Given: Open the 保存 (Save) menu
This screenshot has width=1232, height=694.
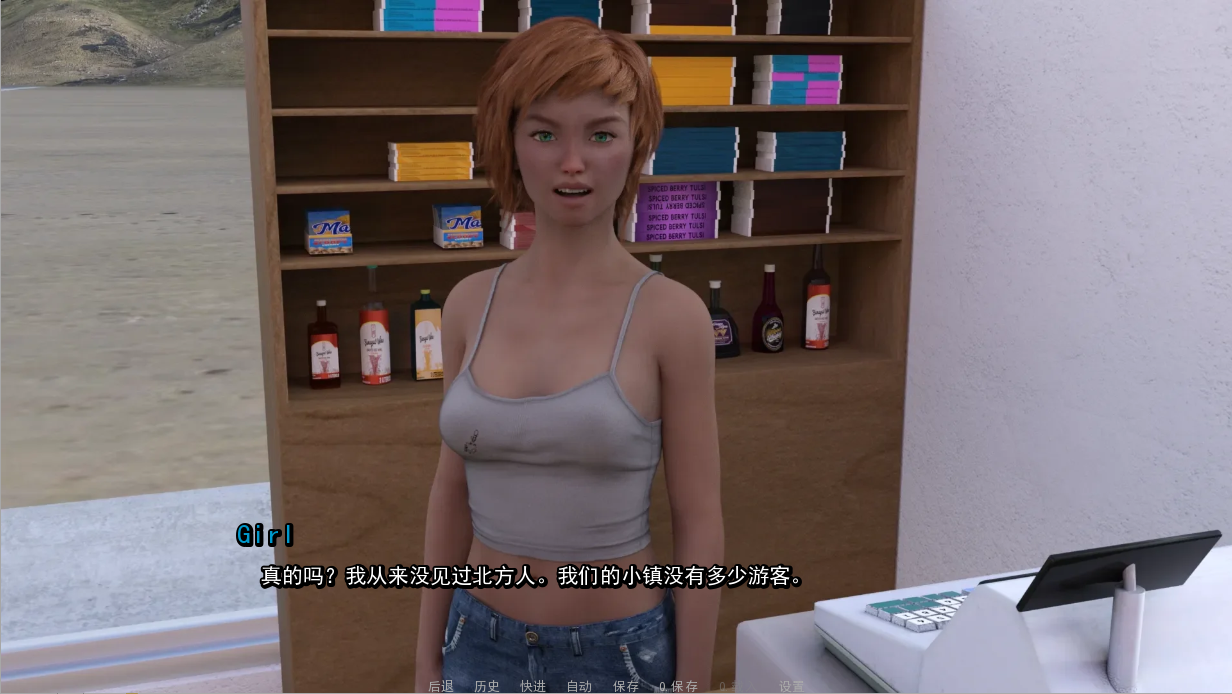Looking at the screenshot, I should click(x=626, y=686).
